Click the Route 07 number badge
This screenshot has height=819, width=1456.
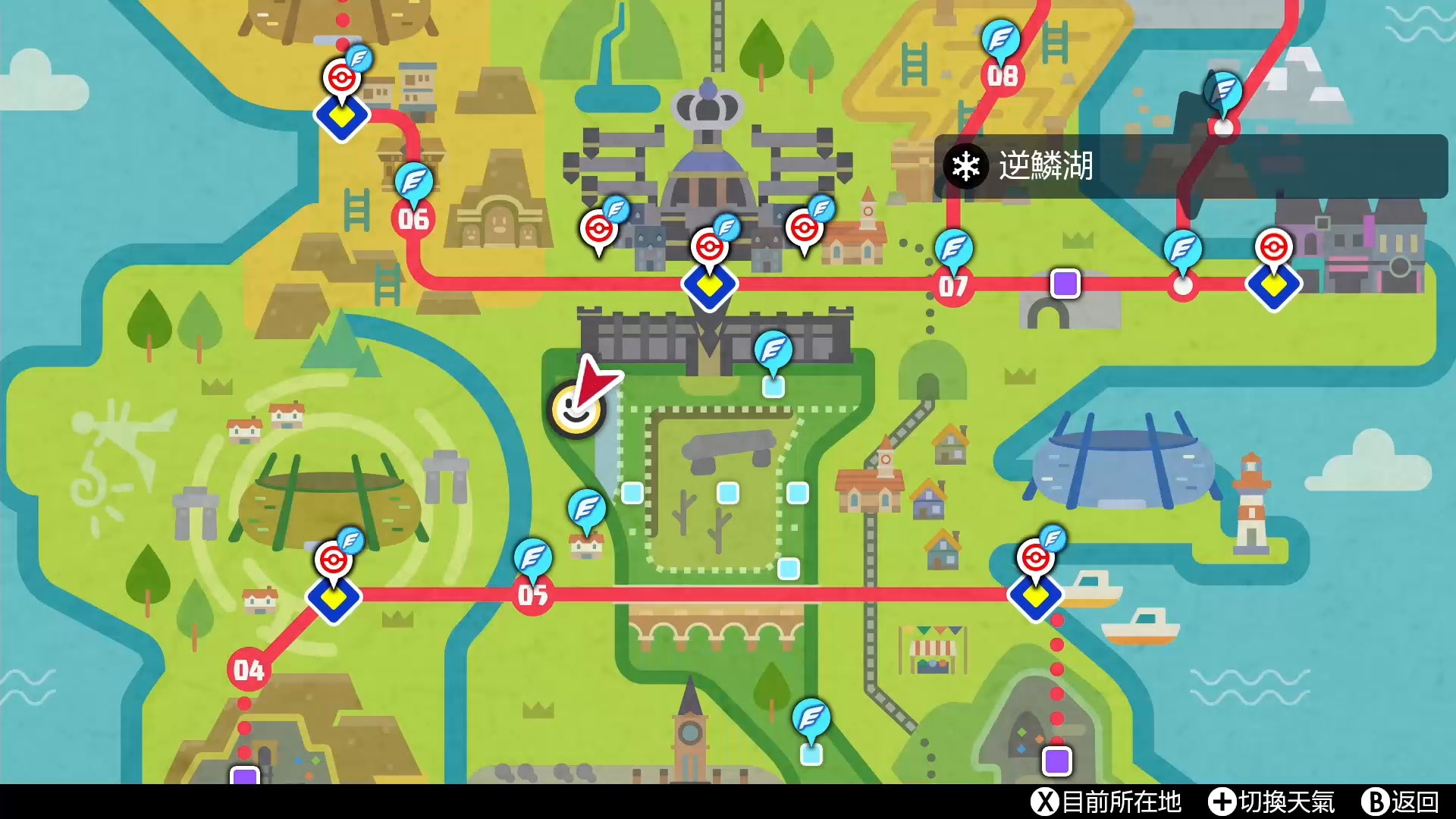point(955,285)
